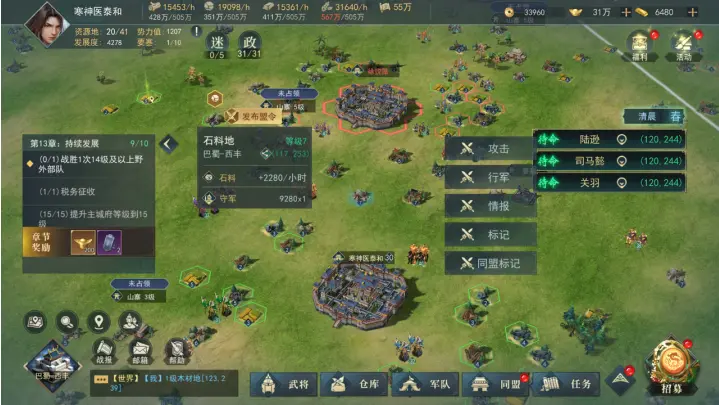719x405 pixels.
Task: Open the 军队 (army) menu
Action: 426,383
